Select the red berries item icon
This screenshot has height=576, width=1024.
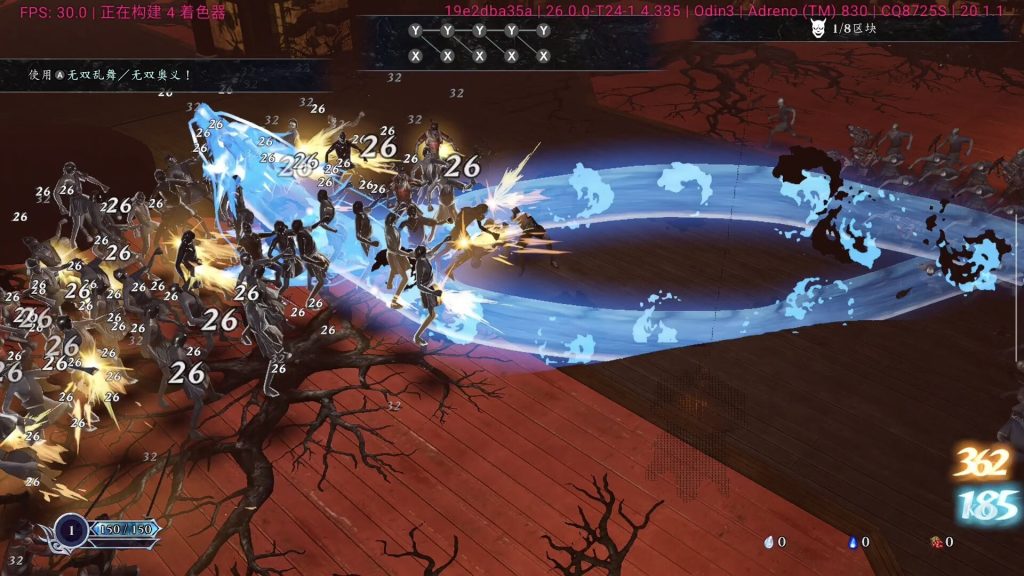935,542
